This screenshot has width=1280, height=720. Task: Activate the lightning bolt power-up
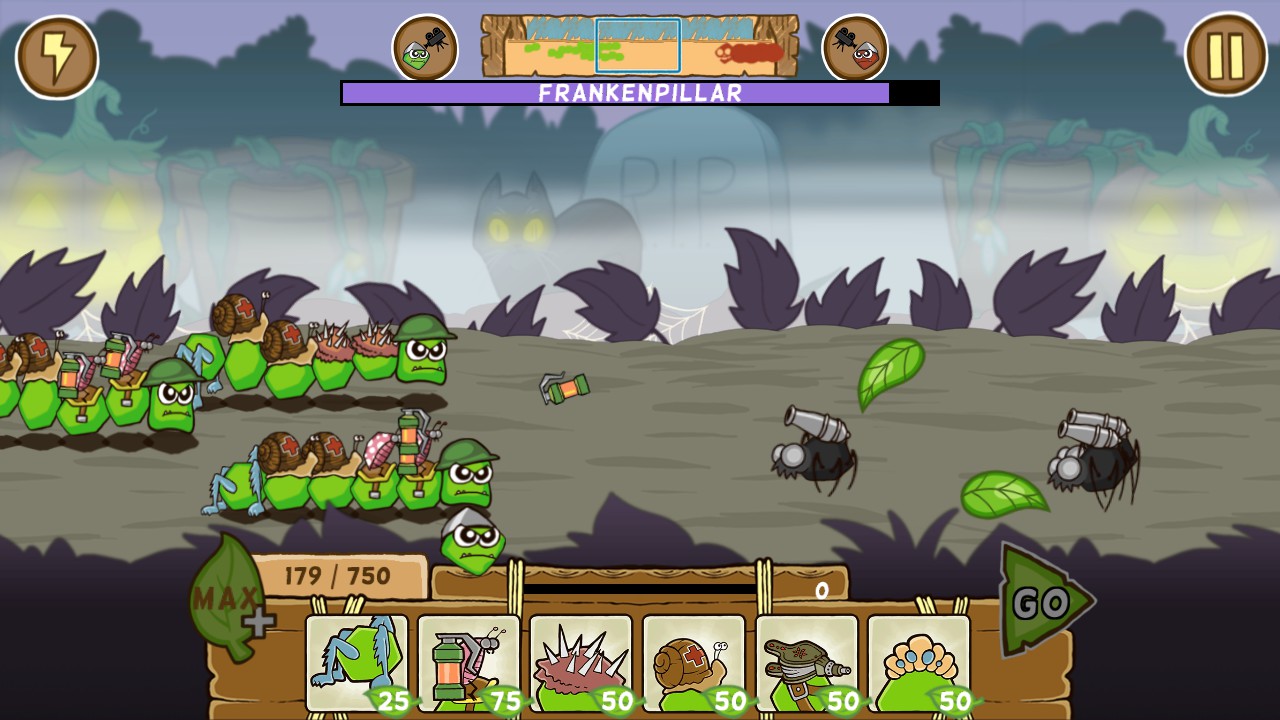point(57,57)
